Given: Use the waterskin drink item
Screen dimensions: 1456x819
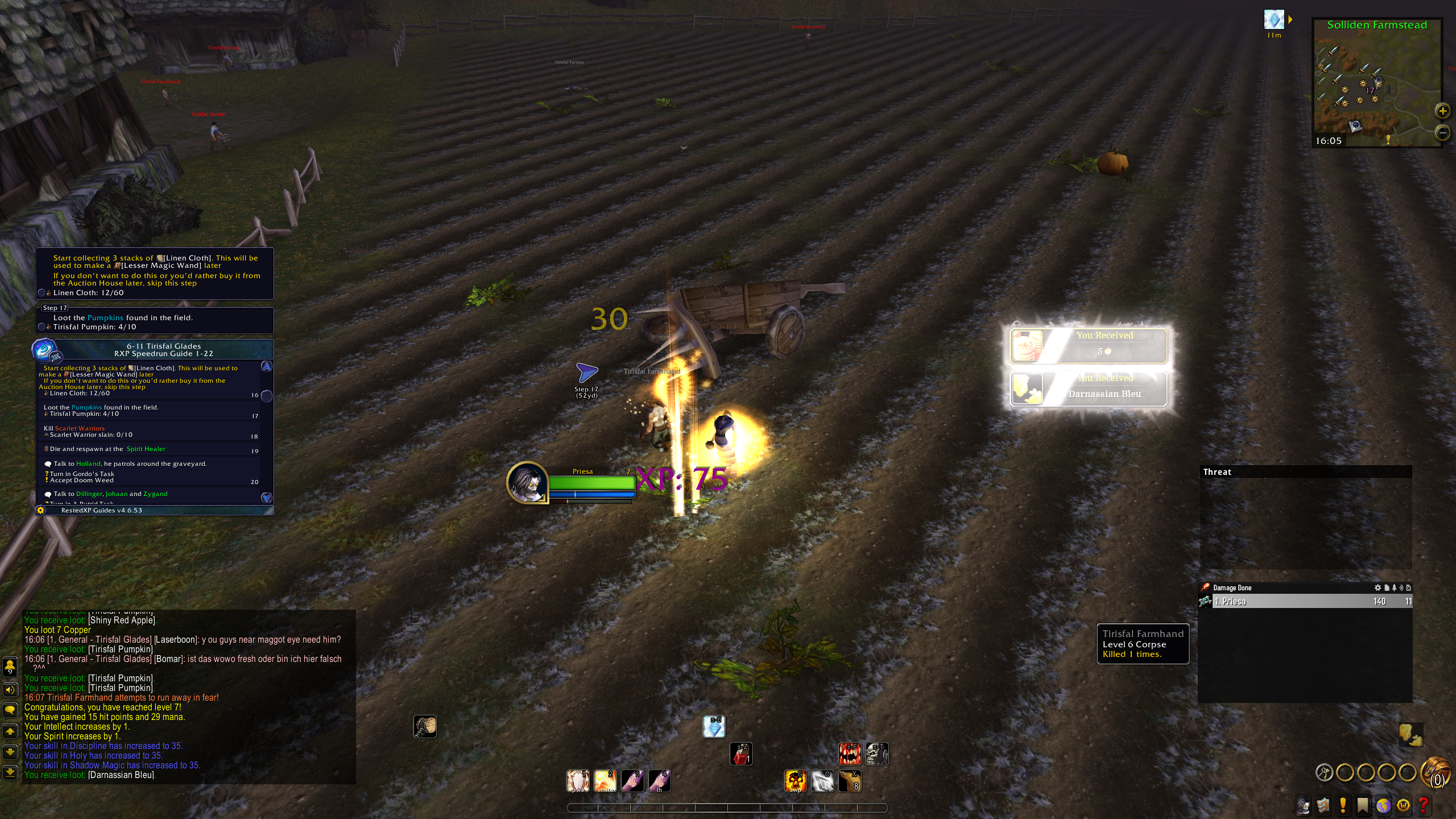Looking at the screenshot, I should tap(850, 781).
